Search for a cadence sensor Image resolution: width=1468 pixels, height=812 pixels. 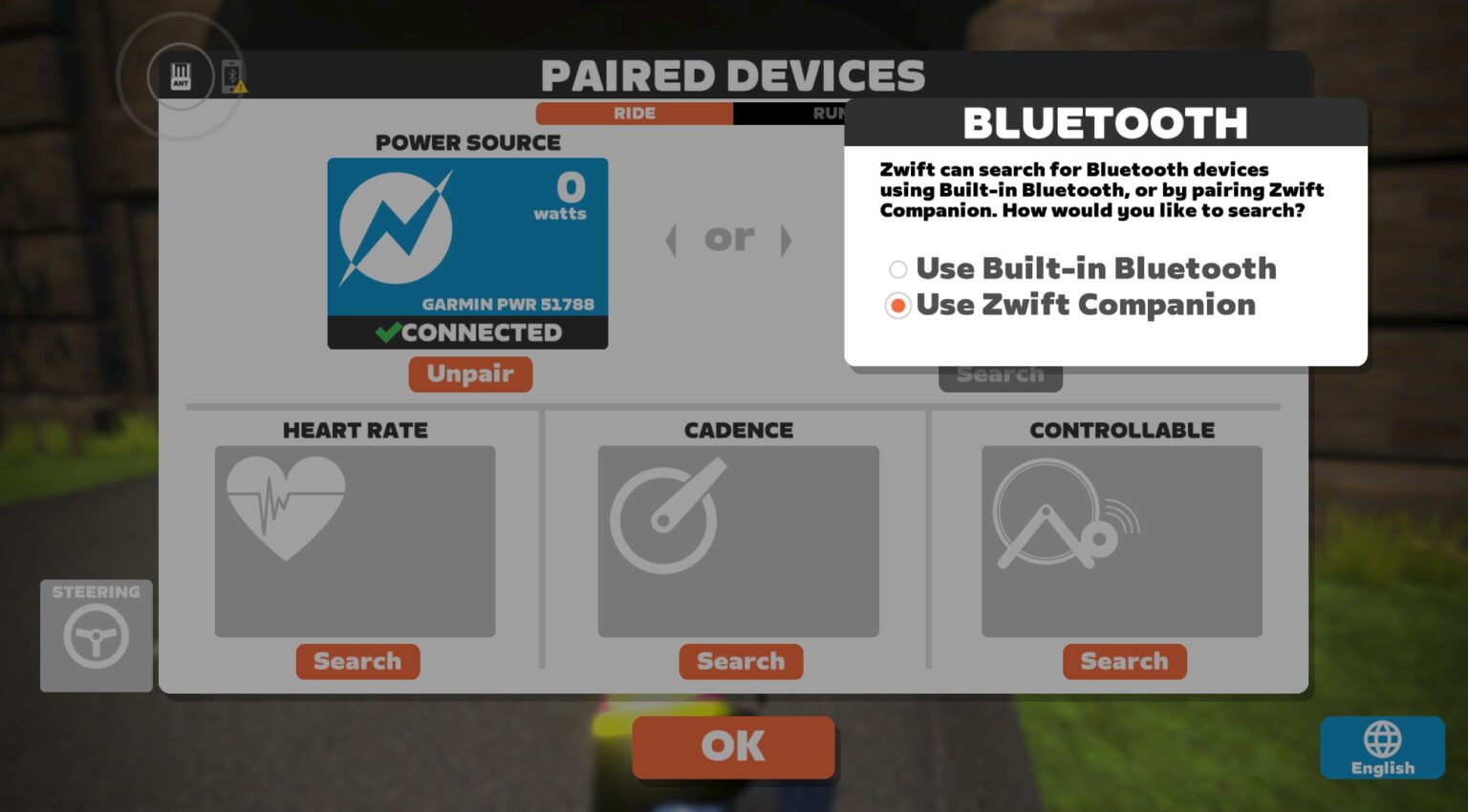point(741,661)
